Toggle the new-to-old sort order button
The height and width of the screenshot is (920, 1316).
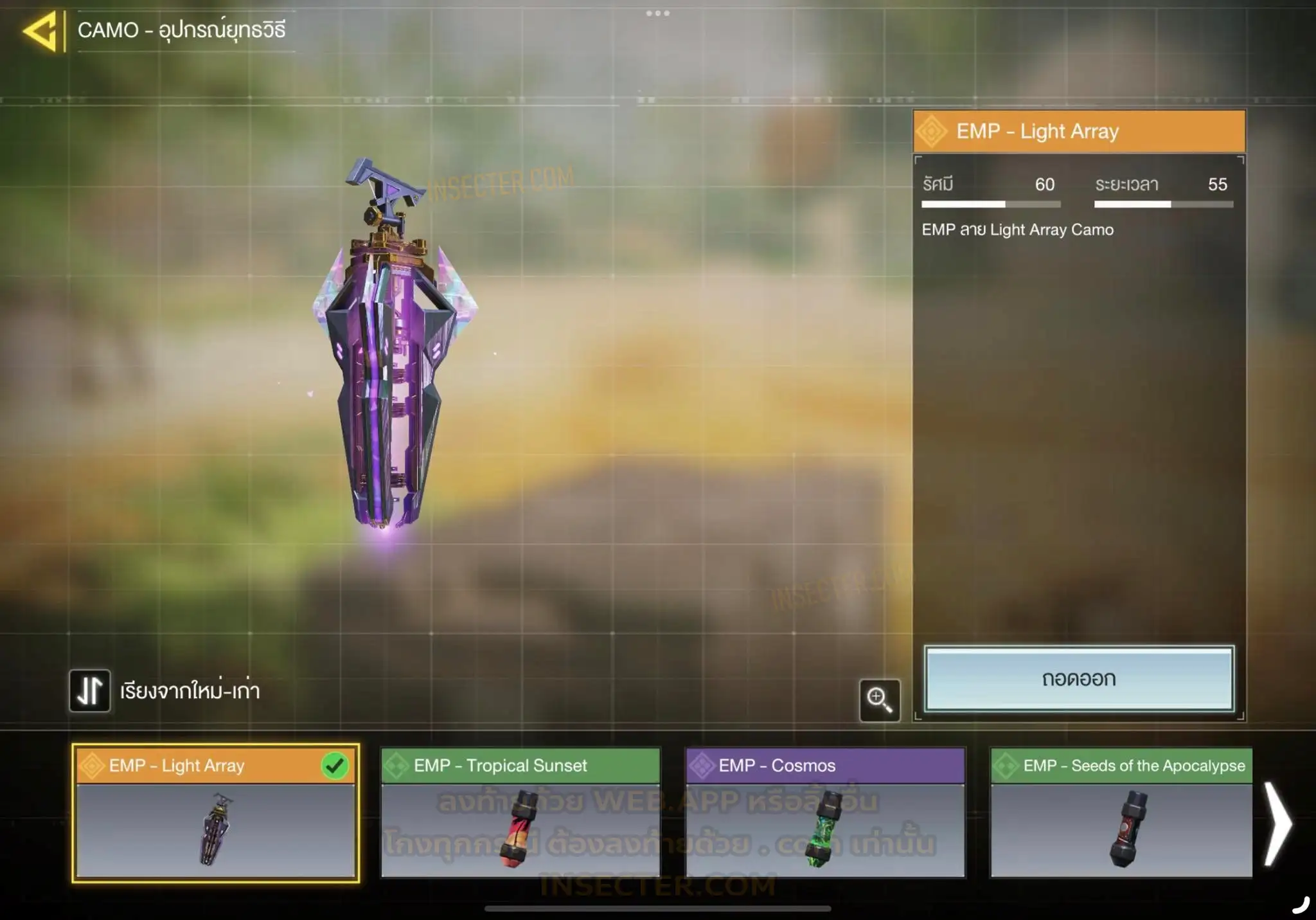pos(90,691)
